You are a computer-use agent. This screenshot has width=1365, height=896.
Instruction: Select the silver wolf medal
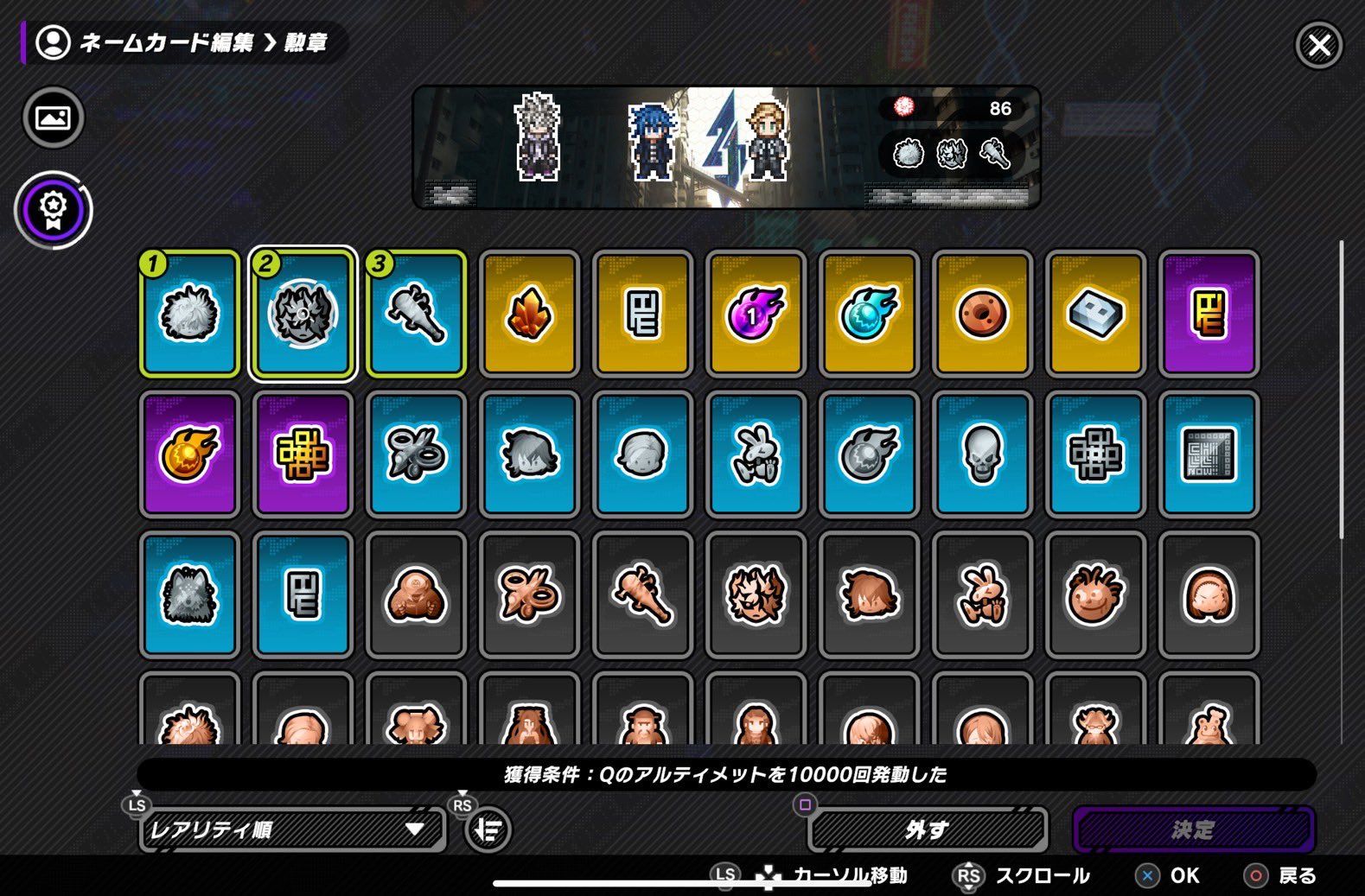(189, 594)
